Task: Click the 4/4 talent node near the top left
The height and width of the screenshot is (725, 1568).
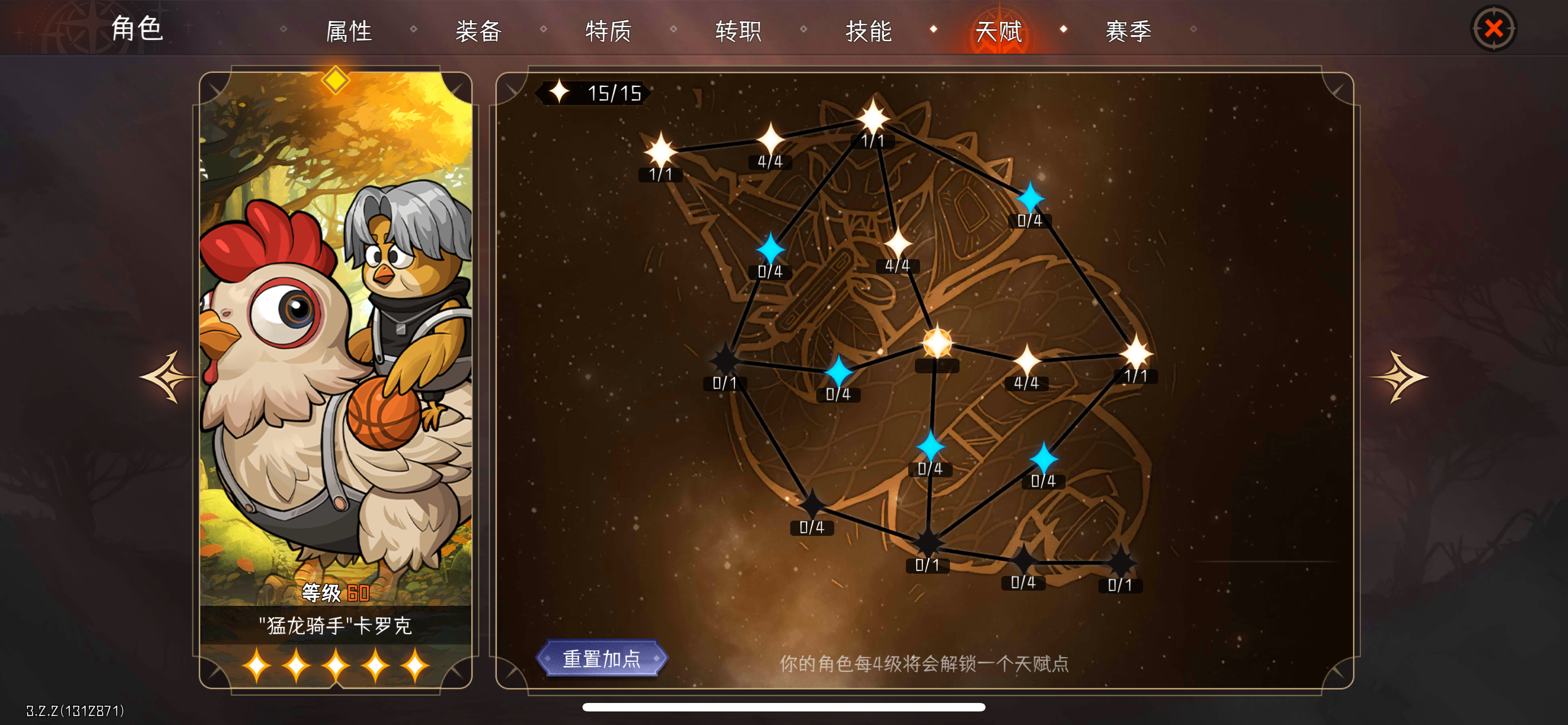Action: tap(772, 141)
